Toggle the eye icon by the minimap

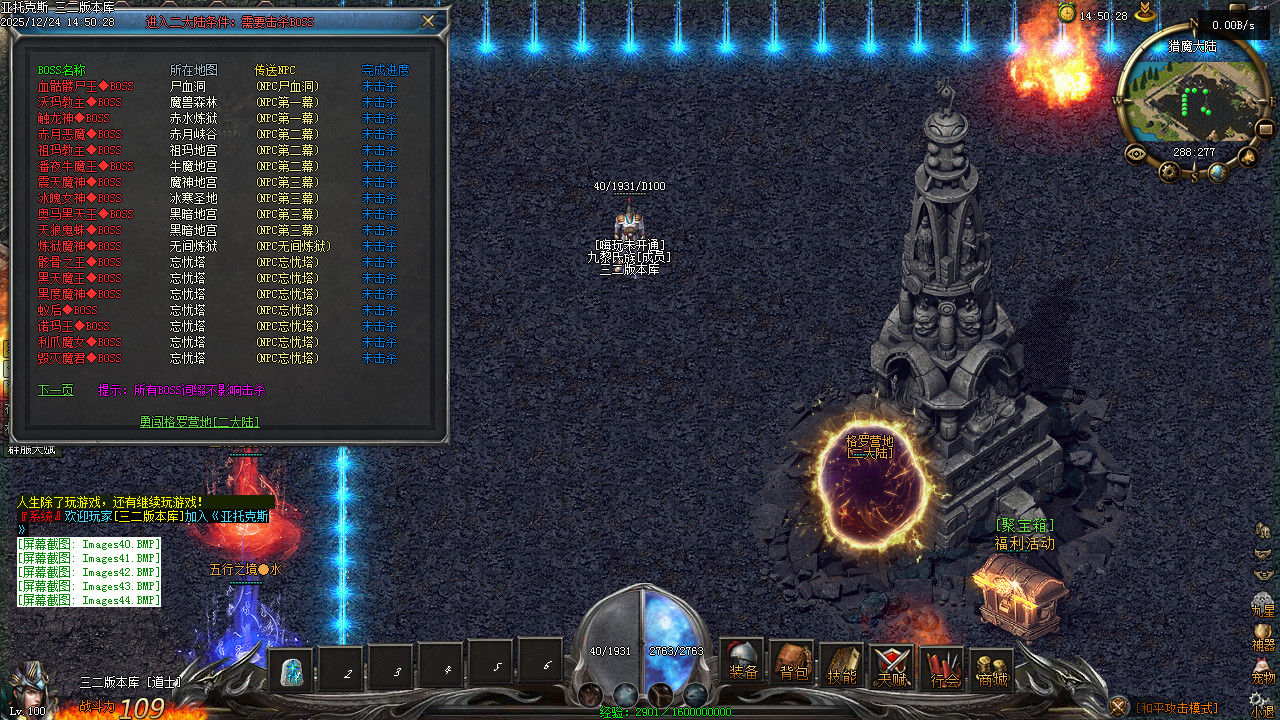(1136, 154)
